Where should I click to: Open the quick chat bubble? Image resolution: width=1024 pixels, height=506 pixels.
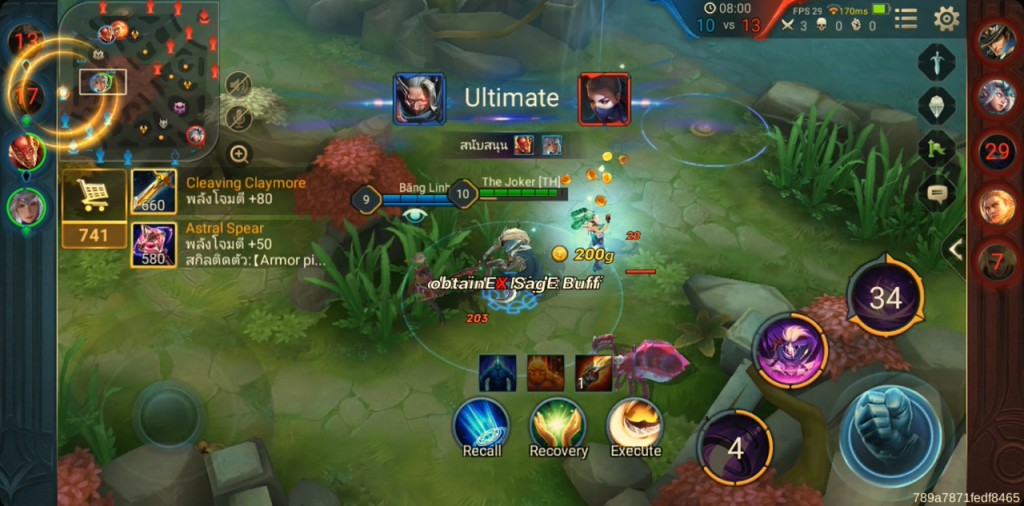click(937, 193)
